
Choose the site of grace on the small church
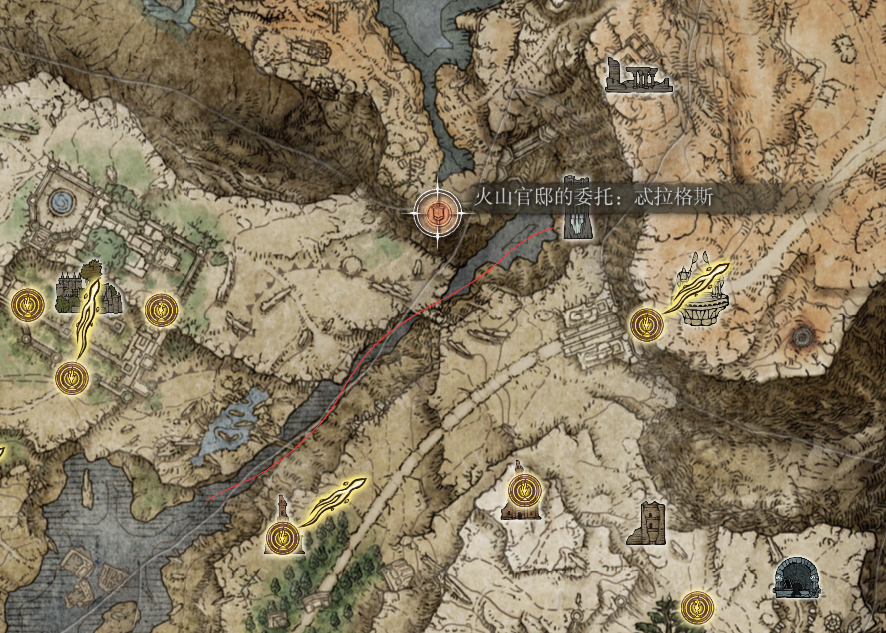pyautogui.click(x=521, y=492)
